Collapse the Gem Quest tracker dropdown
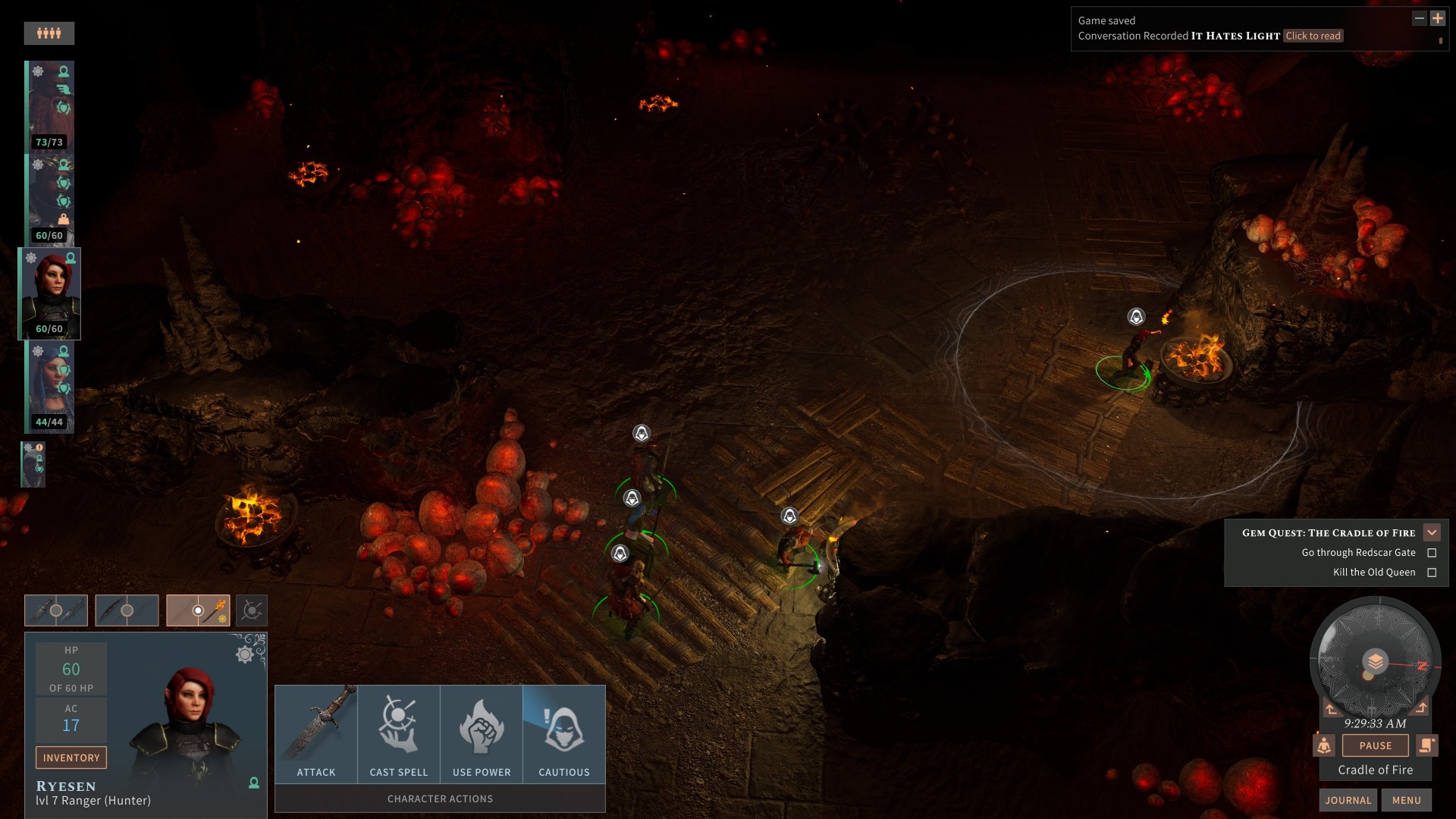This screenshot has height=819, width=1456. (1432, 532)
